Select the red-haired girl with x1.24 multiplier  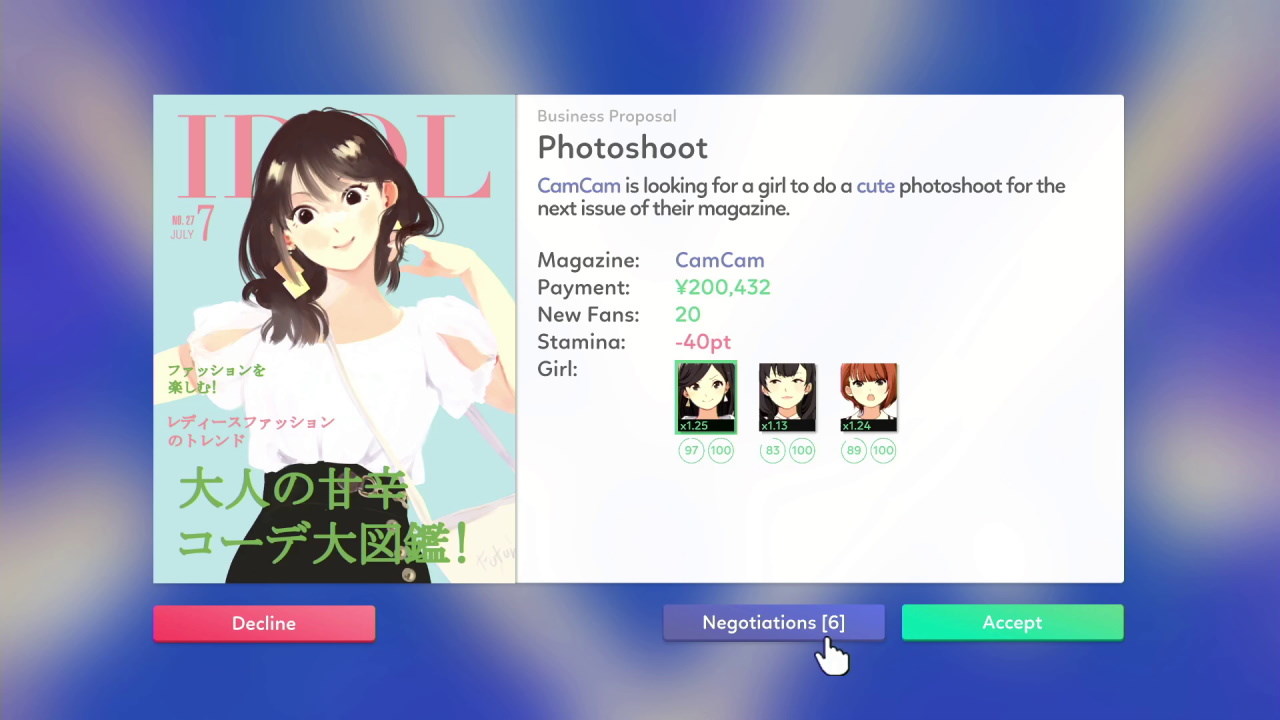tap(868, 396)
